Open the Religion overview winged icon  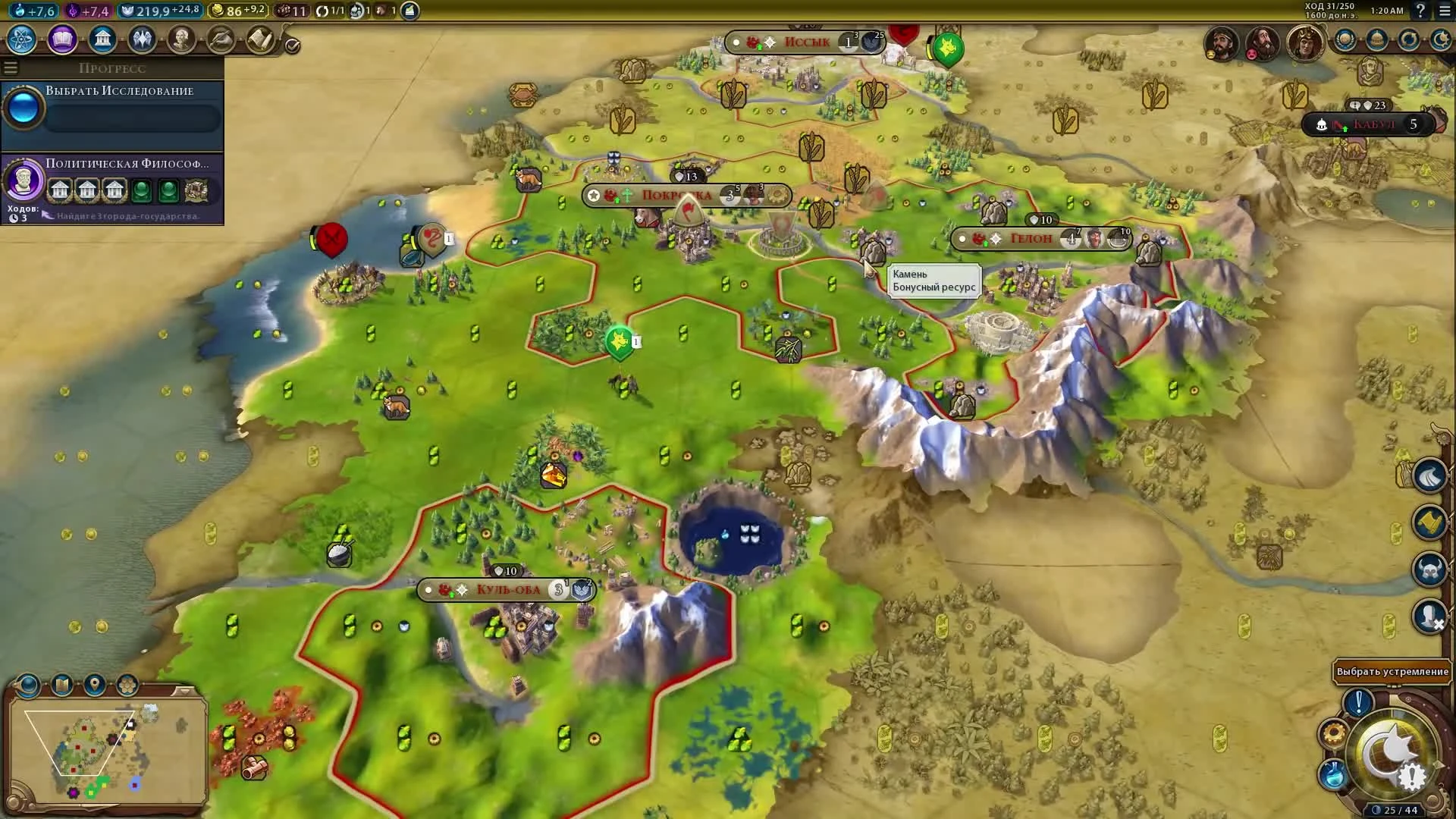(142, 39)
